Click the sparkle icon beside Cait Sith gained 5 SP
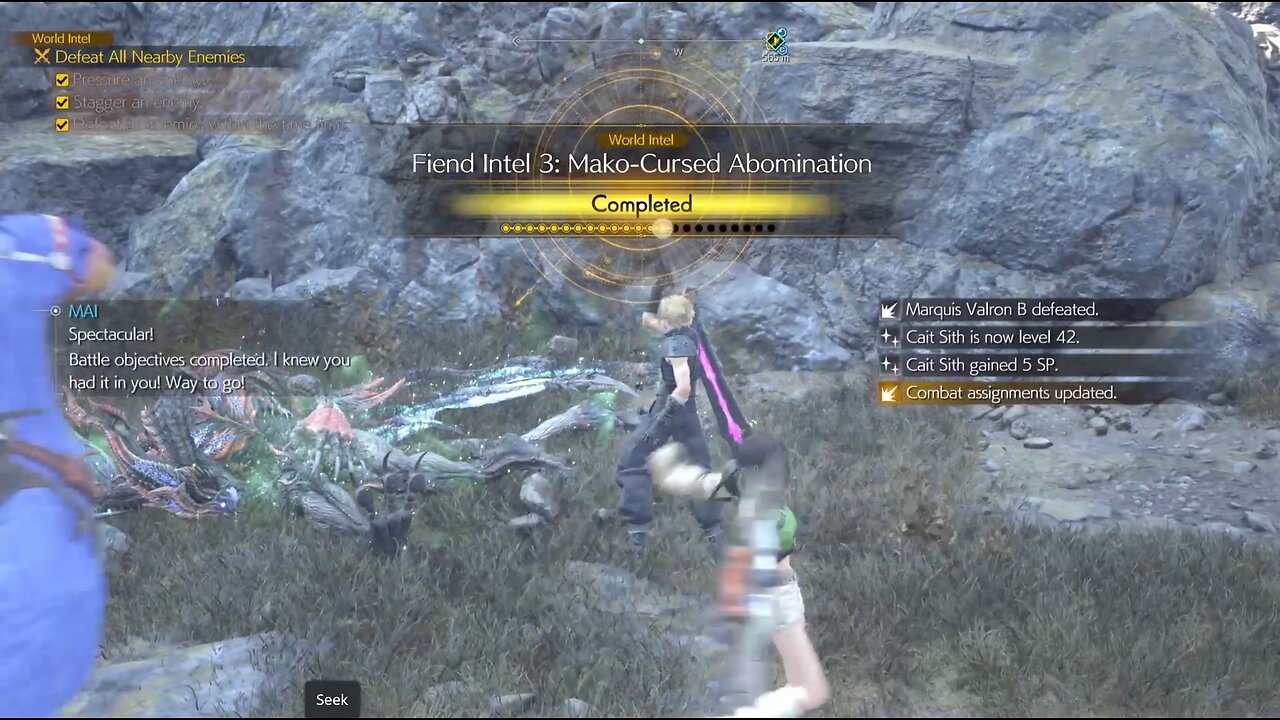This screenshot has height=720, width=1280. (x=889, y=365)
